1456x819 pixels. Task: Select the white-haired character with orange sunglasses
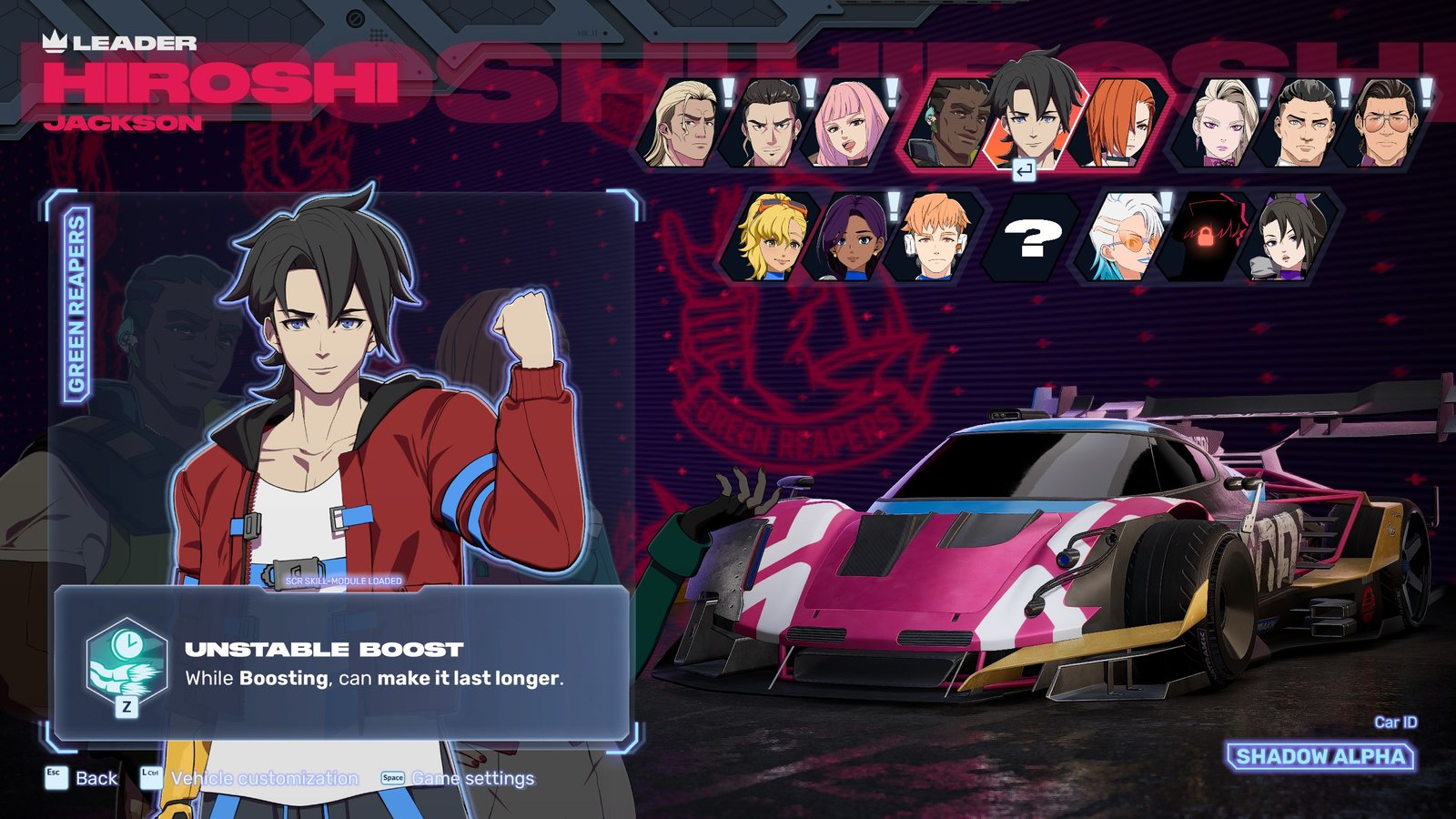1125,237
